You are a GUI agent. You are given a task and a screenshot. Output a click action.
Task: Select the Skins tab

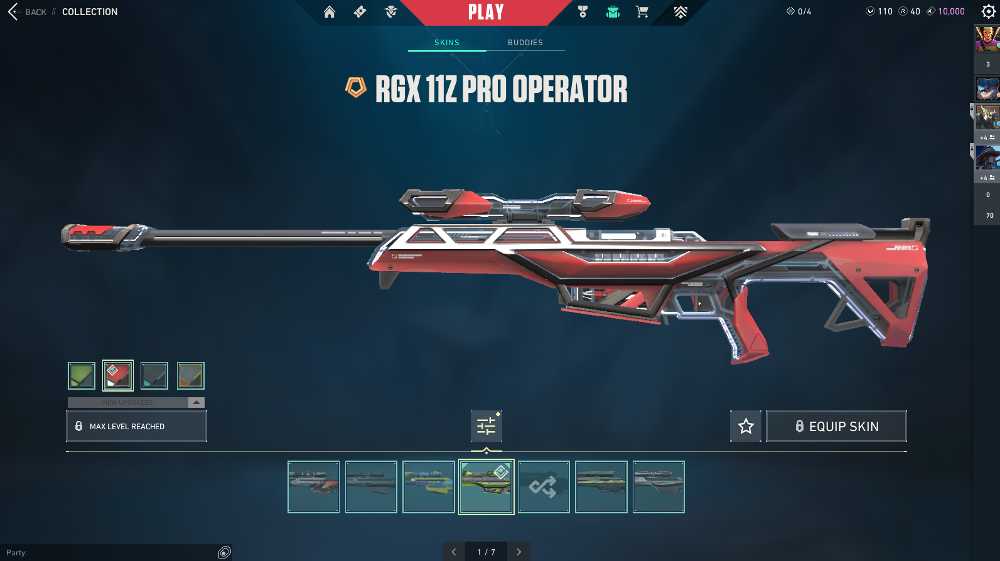(x=446, y=42)
